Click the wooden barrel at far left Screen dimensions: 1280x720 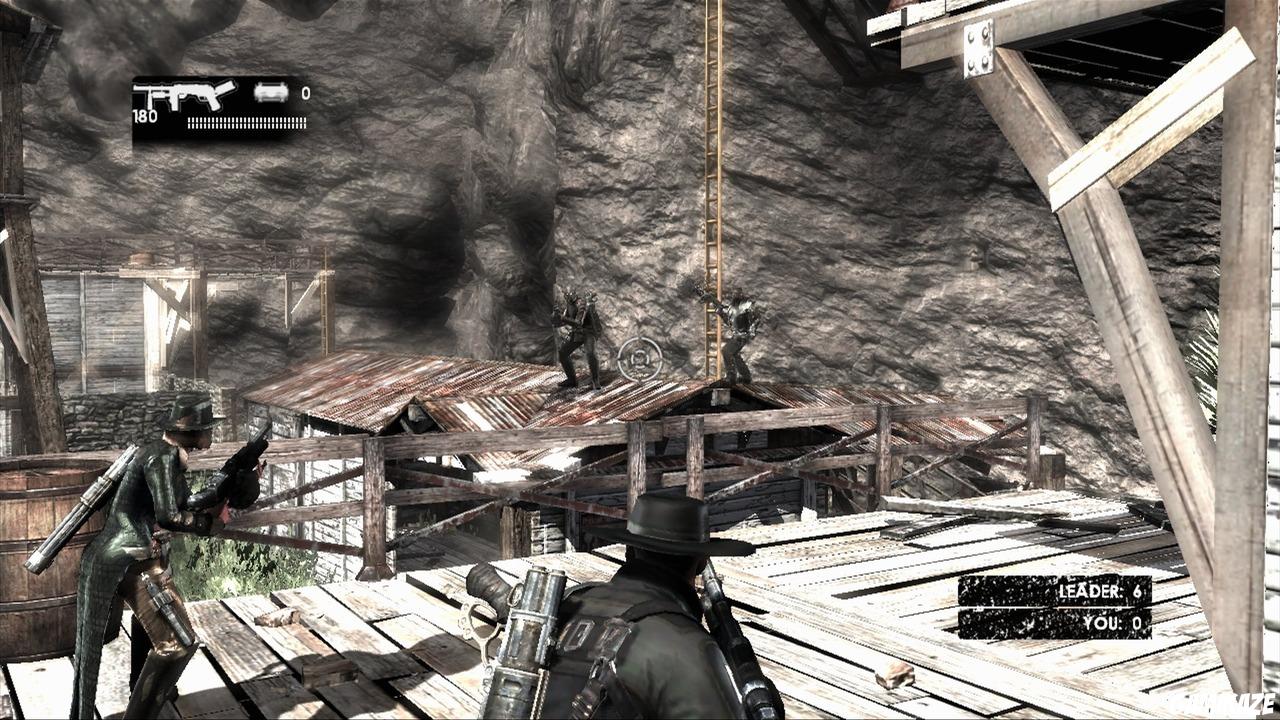pyautogui.click(x=35, y=530)
